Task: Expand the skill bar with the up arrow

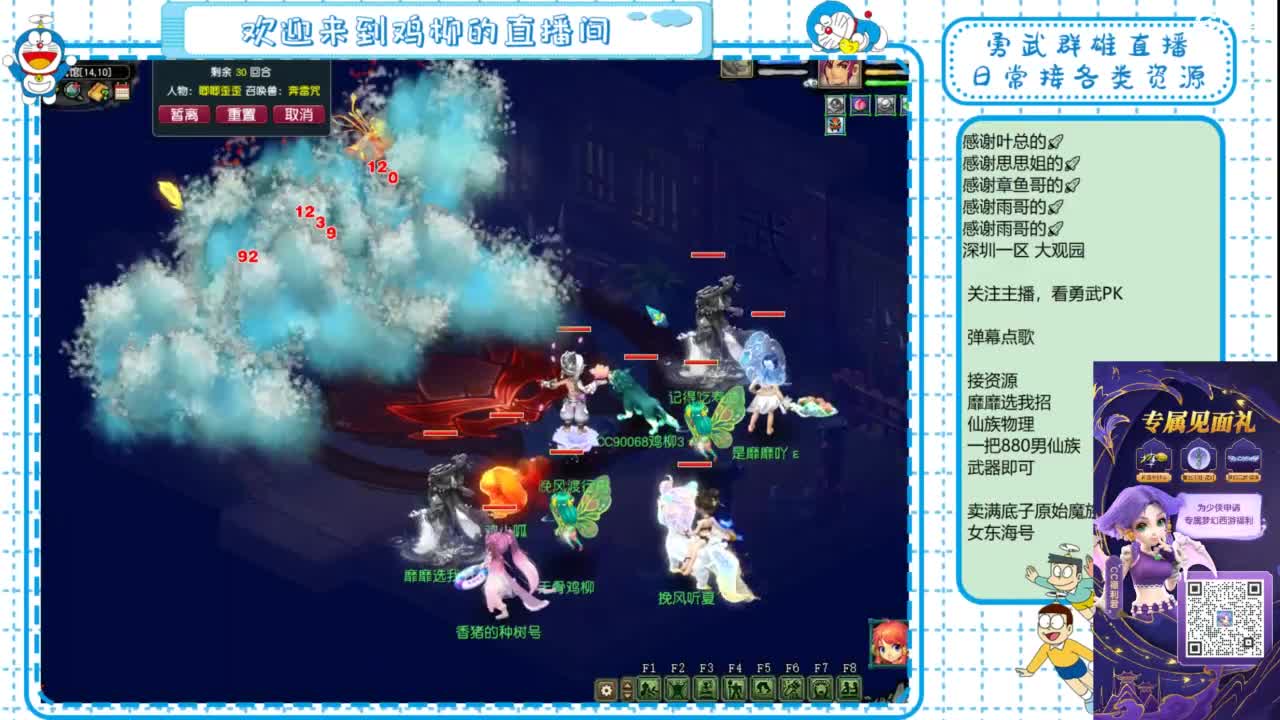Action: tap(627, 685)
